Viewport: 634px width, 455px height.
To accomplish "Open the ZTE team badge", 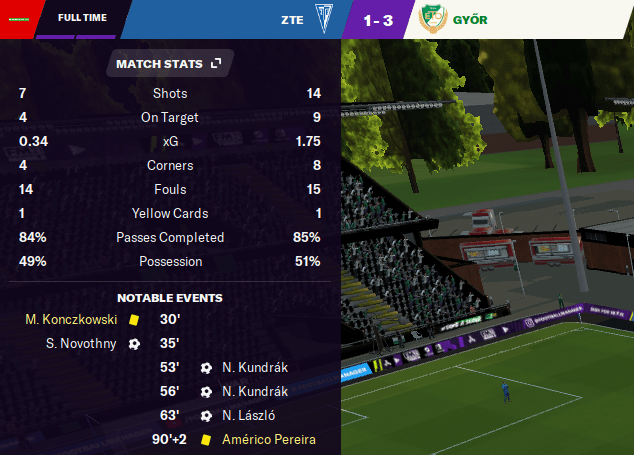I will point(325,19).
